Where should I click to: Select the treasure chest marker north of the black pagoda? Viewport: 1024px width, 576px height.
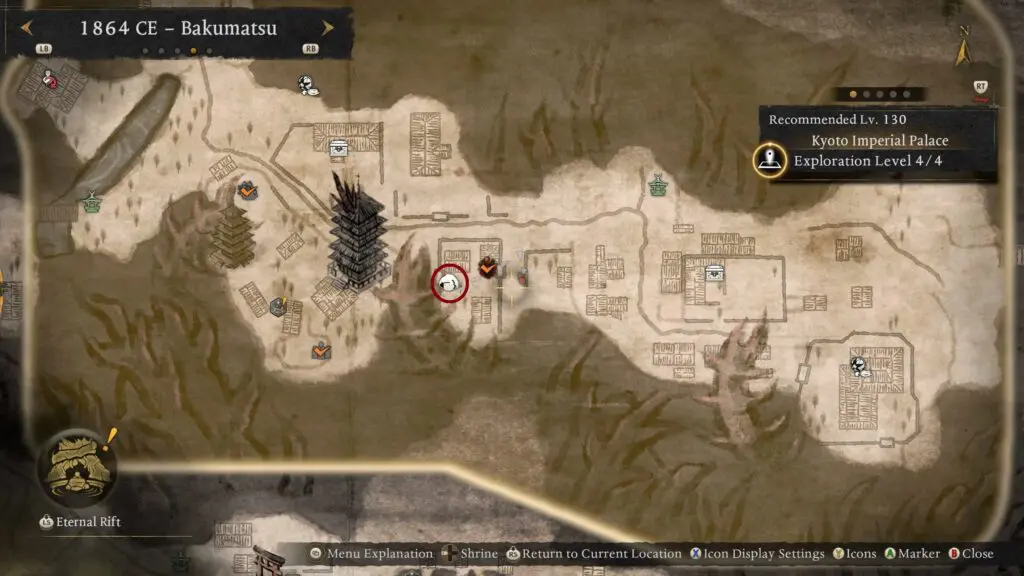click(339, 148)
